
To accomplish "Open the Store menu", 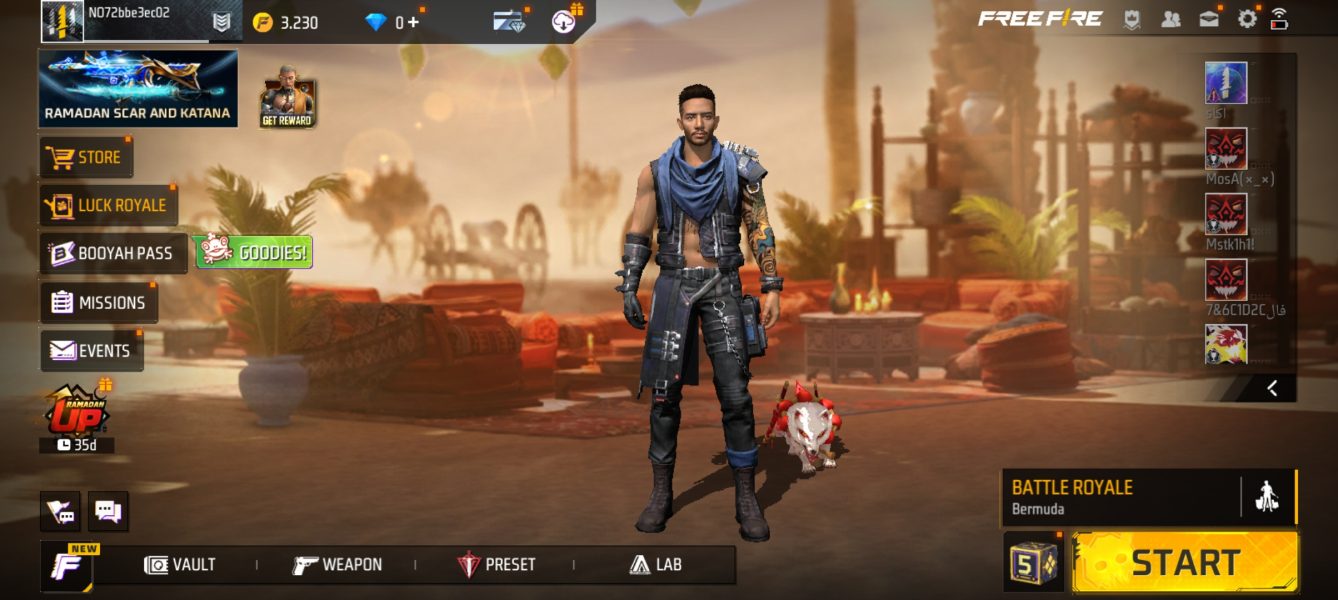I will tap(86, 157).
